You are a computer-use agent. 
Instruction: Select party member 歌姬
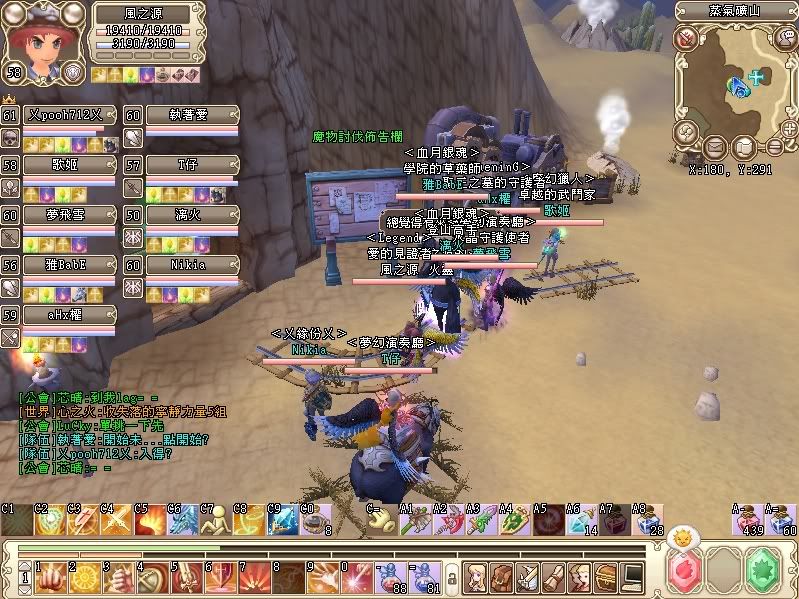tap(64, 165)
